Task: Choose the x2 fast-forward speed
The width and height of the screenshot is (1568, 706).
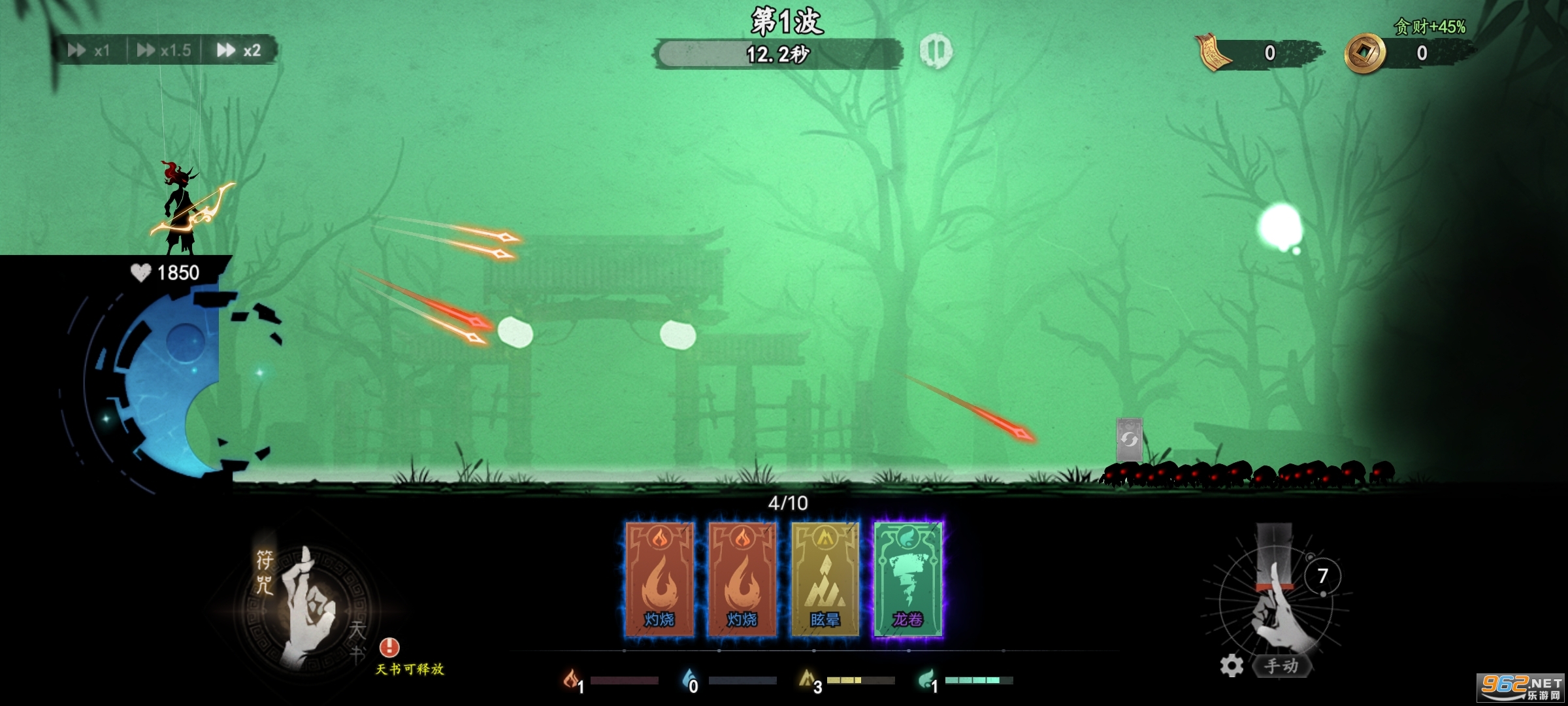Action: (x=239, y=50)
